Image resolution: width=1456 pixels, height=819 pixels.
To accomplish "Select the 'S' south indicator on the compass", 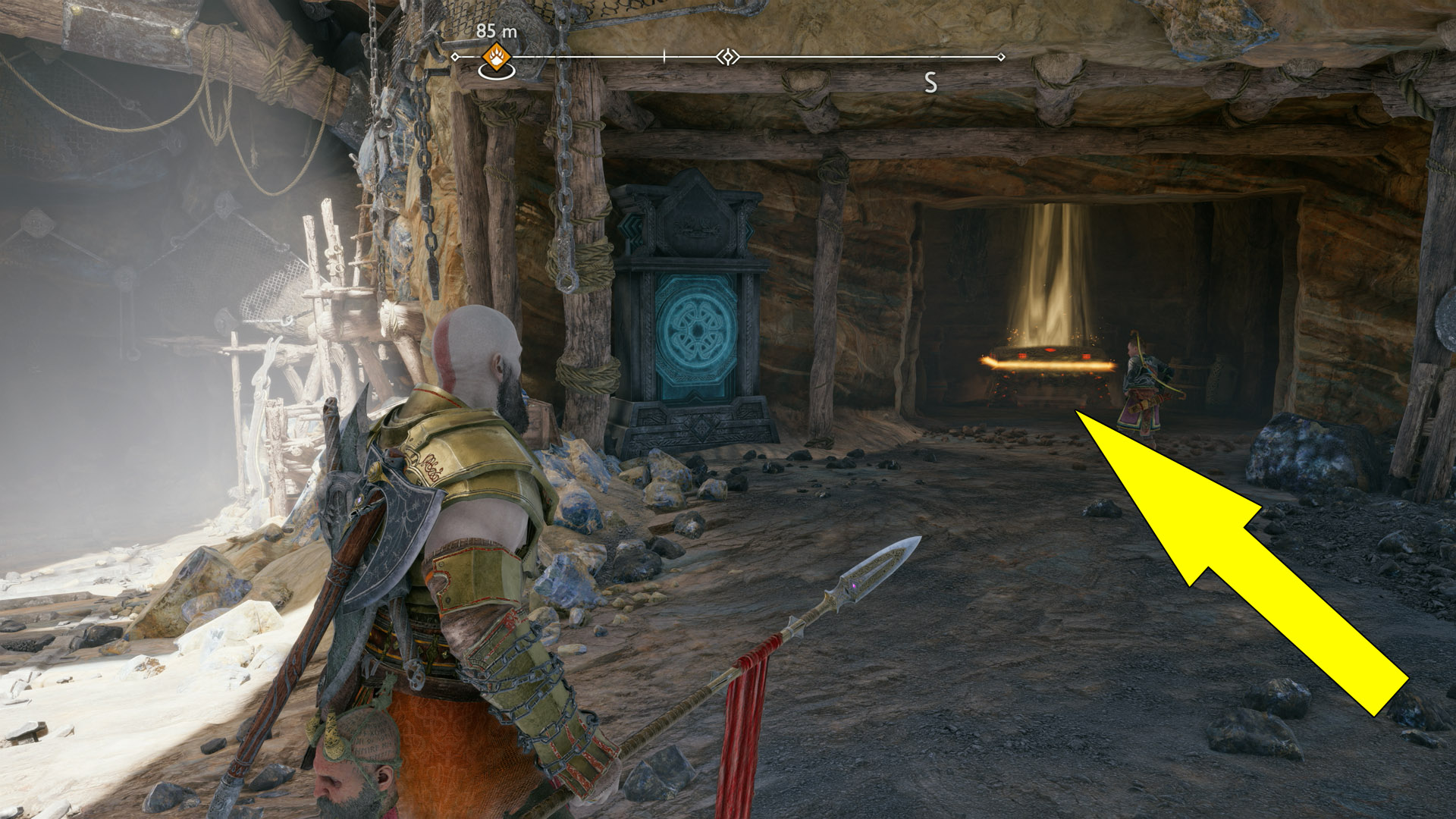I will click(x=929, y=82).
